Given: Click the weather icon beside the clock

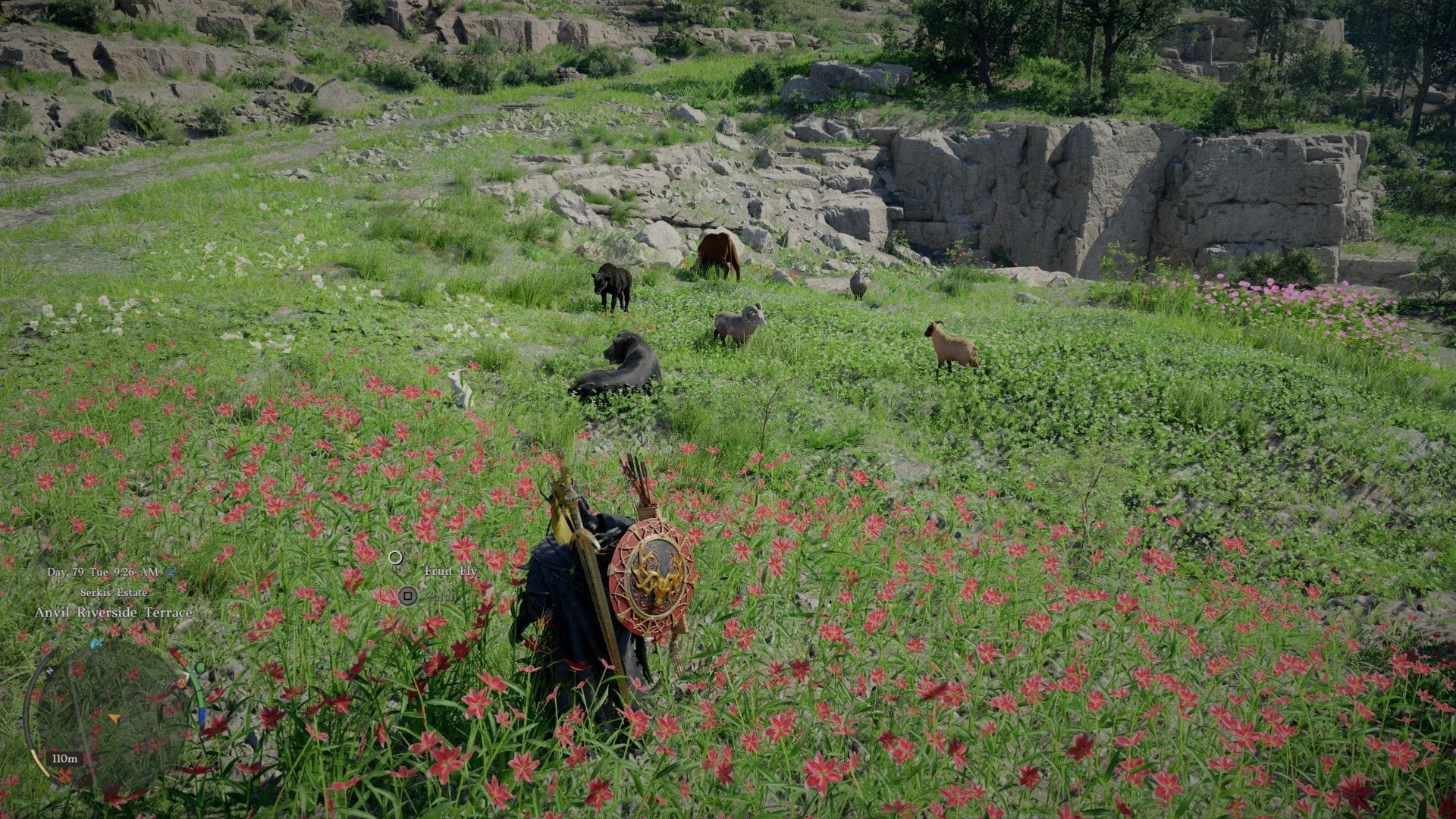Looking at the screenshot, I should (x=172, y=573).
